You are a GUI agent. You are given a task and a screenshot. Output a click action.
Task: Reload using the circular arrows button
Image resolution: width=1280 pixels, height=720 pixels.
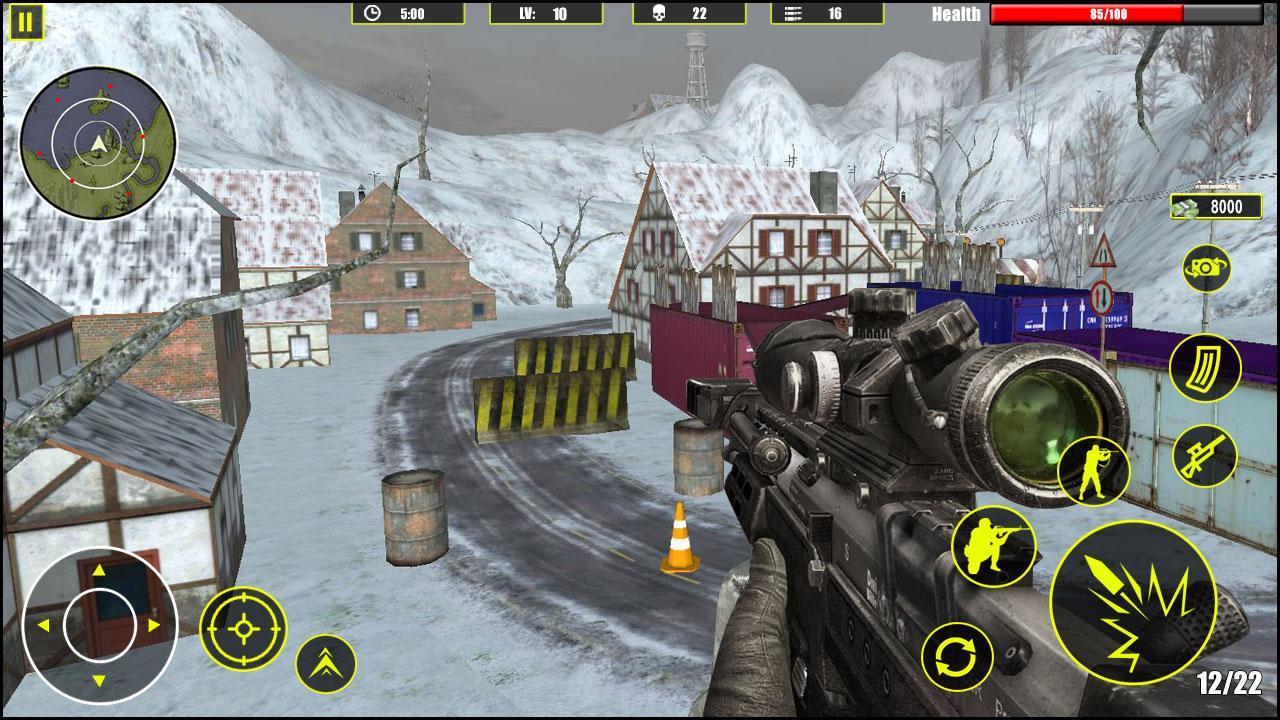pos(957,657)
